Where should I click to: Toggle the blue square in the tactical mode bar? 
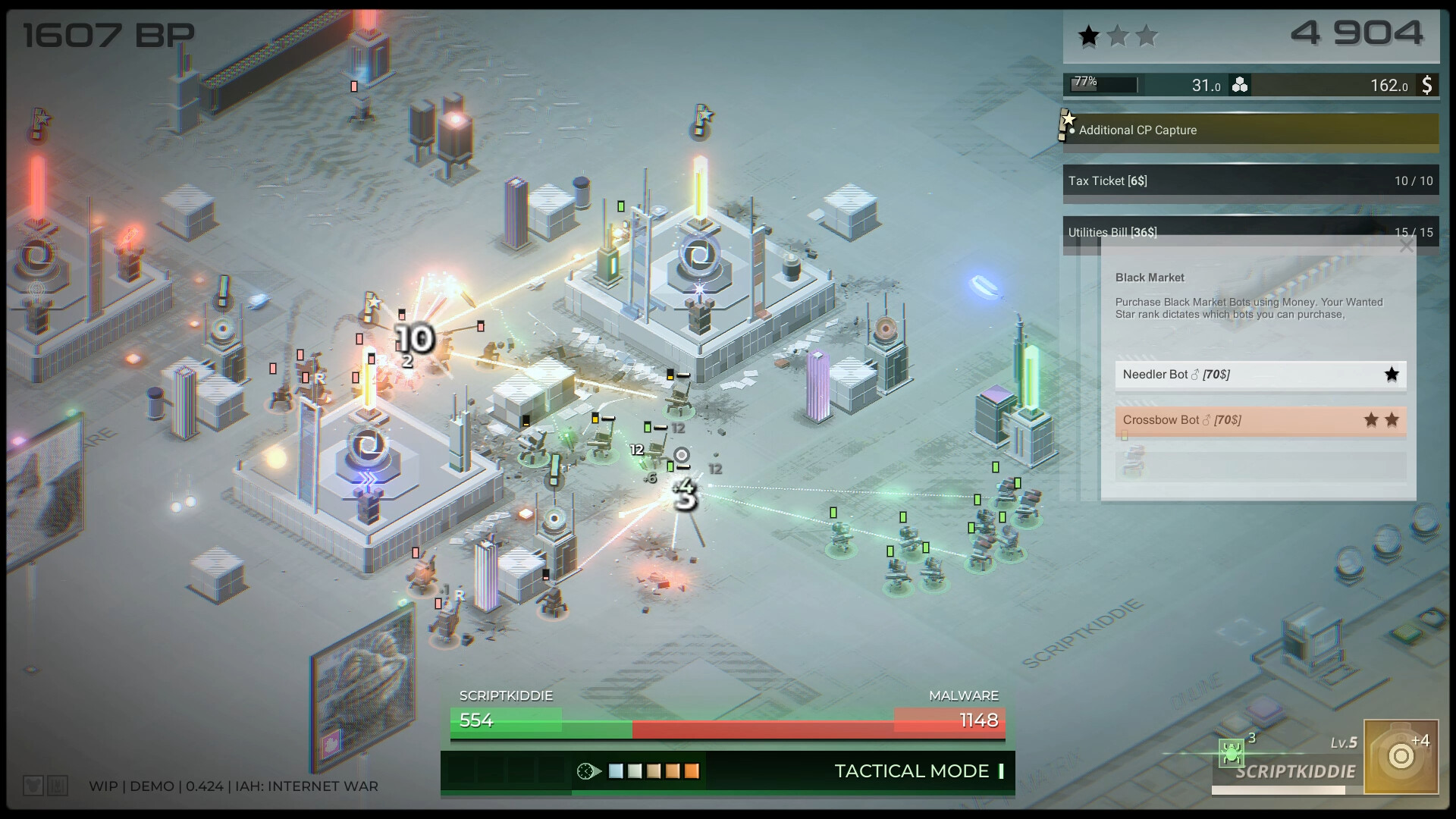pyautogui.click(x=617, y=771)
